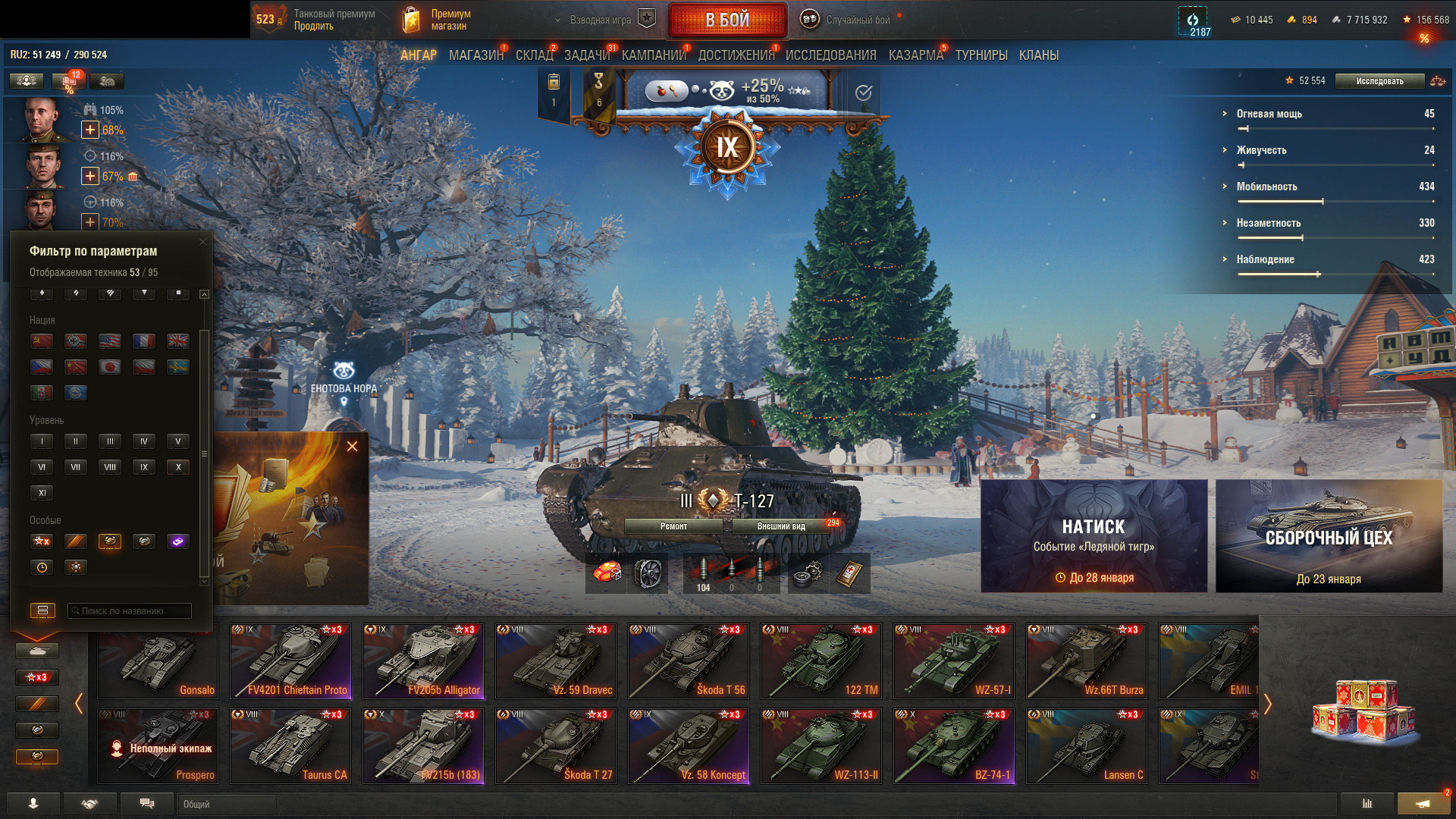This screenshot has height=819, width=1456.
Task: Open Внешний вид appearance customization
Action: pos(781,526)
